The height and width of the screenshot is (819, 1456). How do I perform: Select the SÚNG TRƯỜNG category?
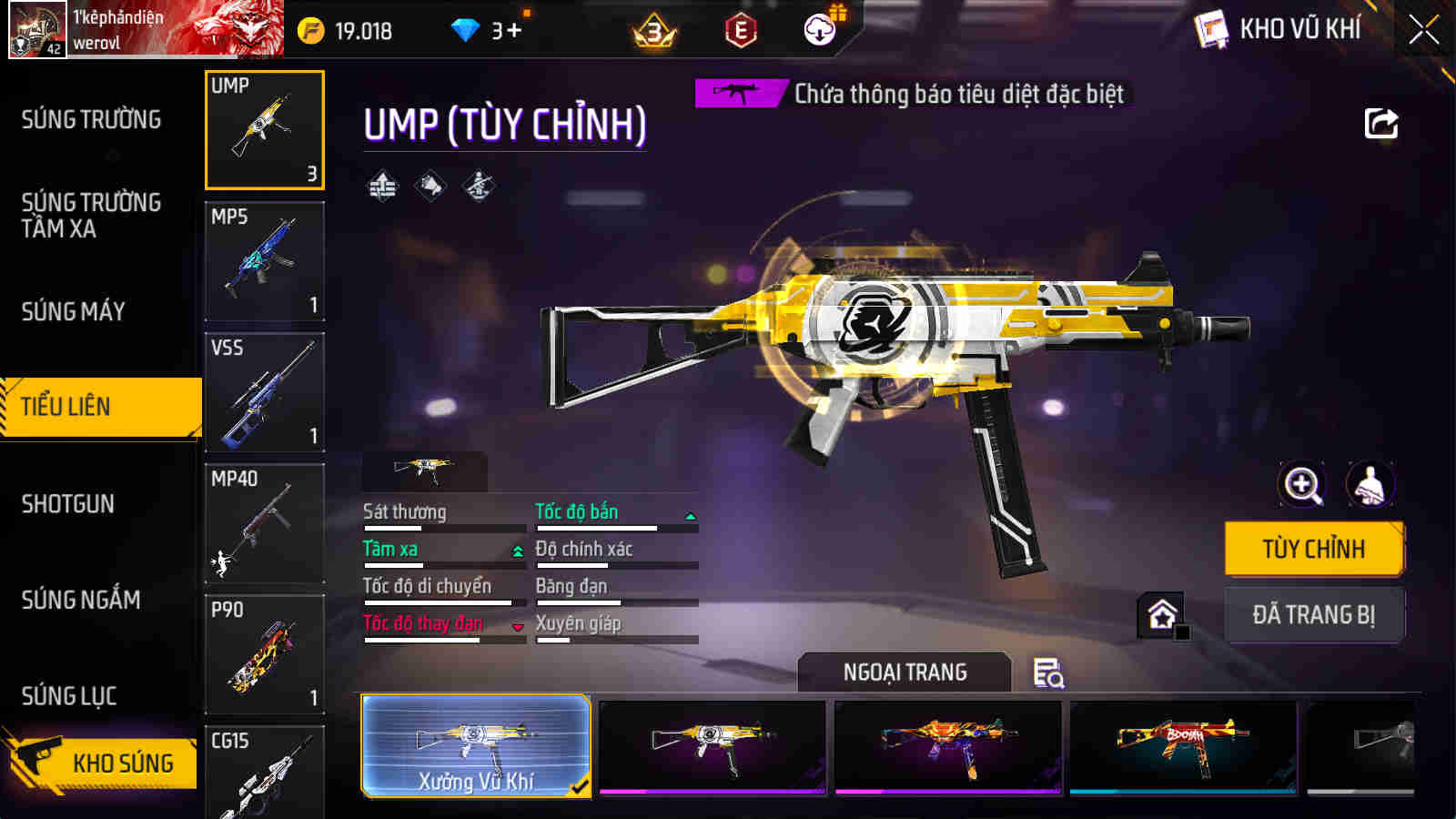[91, 119]
